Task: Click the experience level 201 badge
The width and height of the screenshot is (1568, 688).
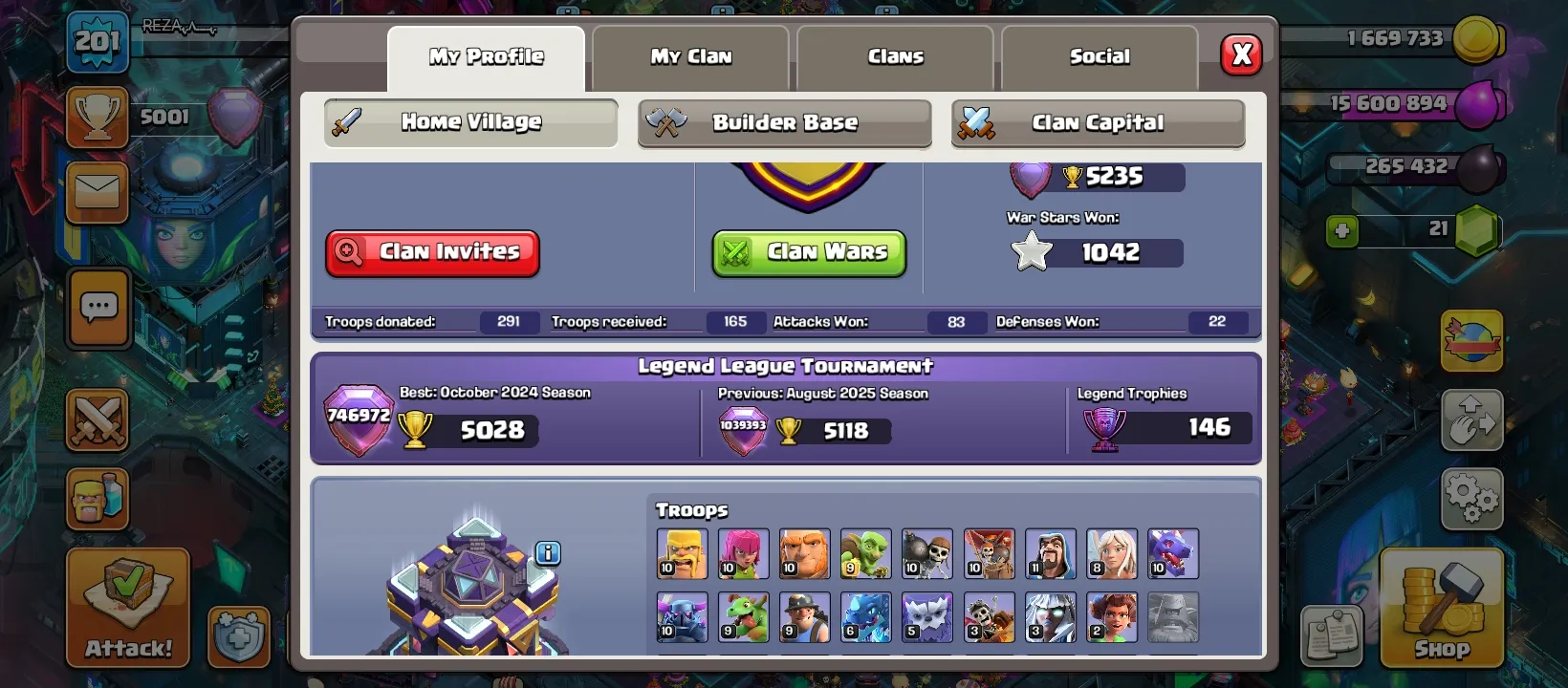Action: point(99,42)
